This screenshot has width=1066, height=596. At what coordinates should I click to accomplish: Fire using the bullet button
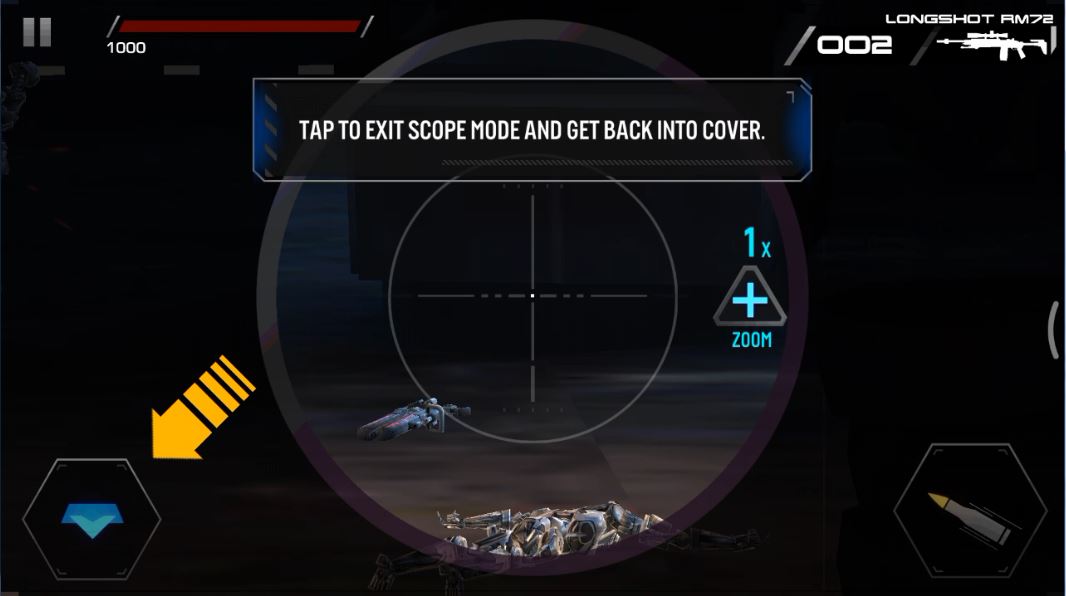click(x=969, y=516)
